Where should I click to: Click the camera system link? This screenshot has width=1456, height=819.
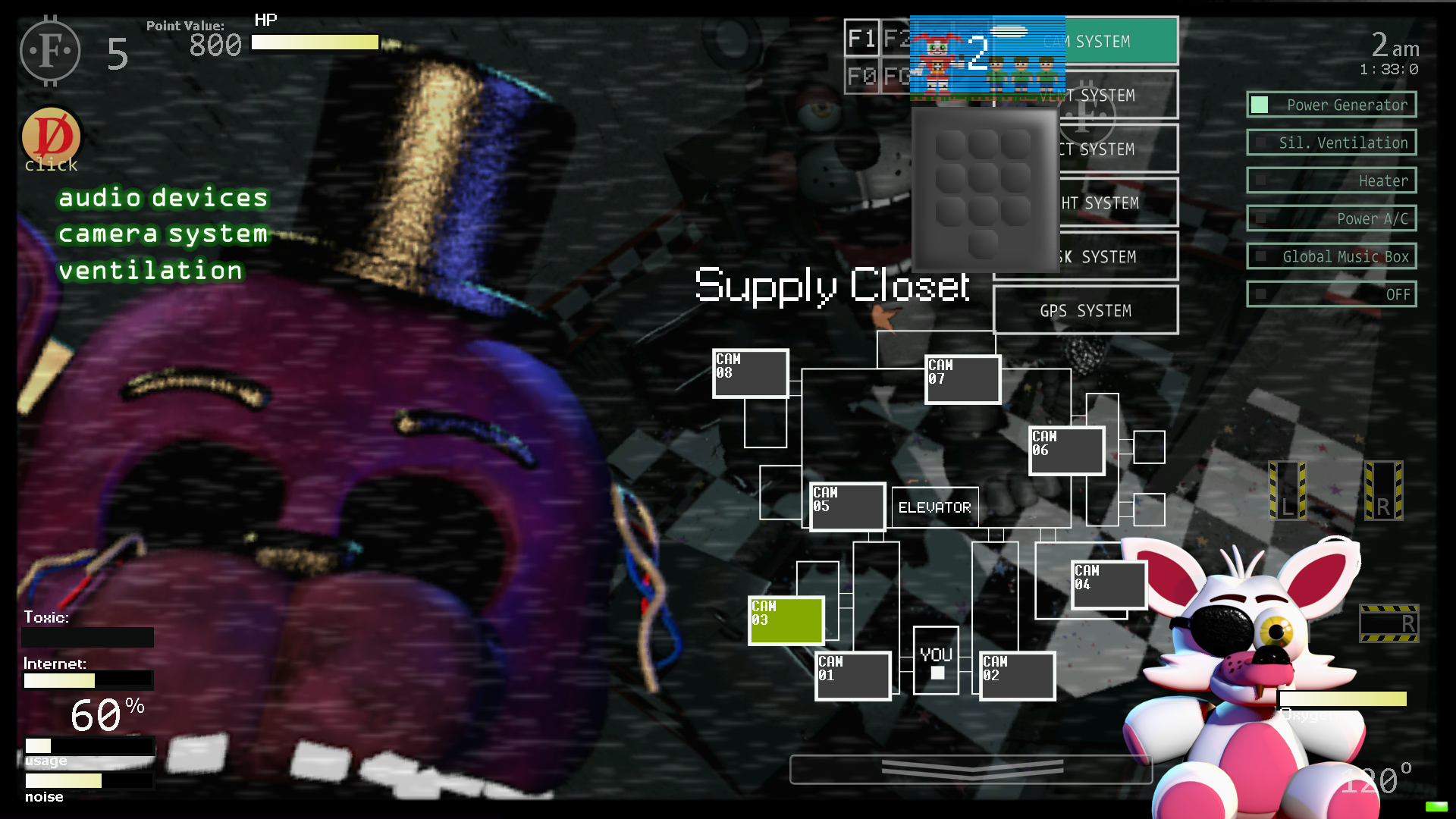162,234
